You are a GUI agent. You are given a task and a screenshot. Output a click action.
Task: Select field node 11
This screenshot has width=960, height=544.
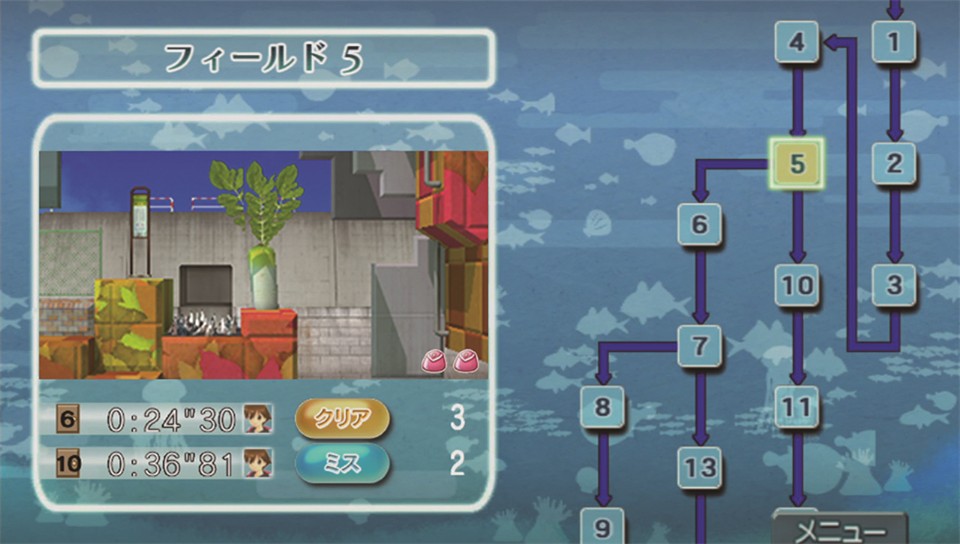click(x=797, y=407)
